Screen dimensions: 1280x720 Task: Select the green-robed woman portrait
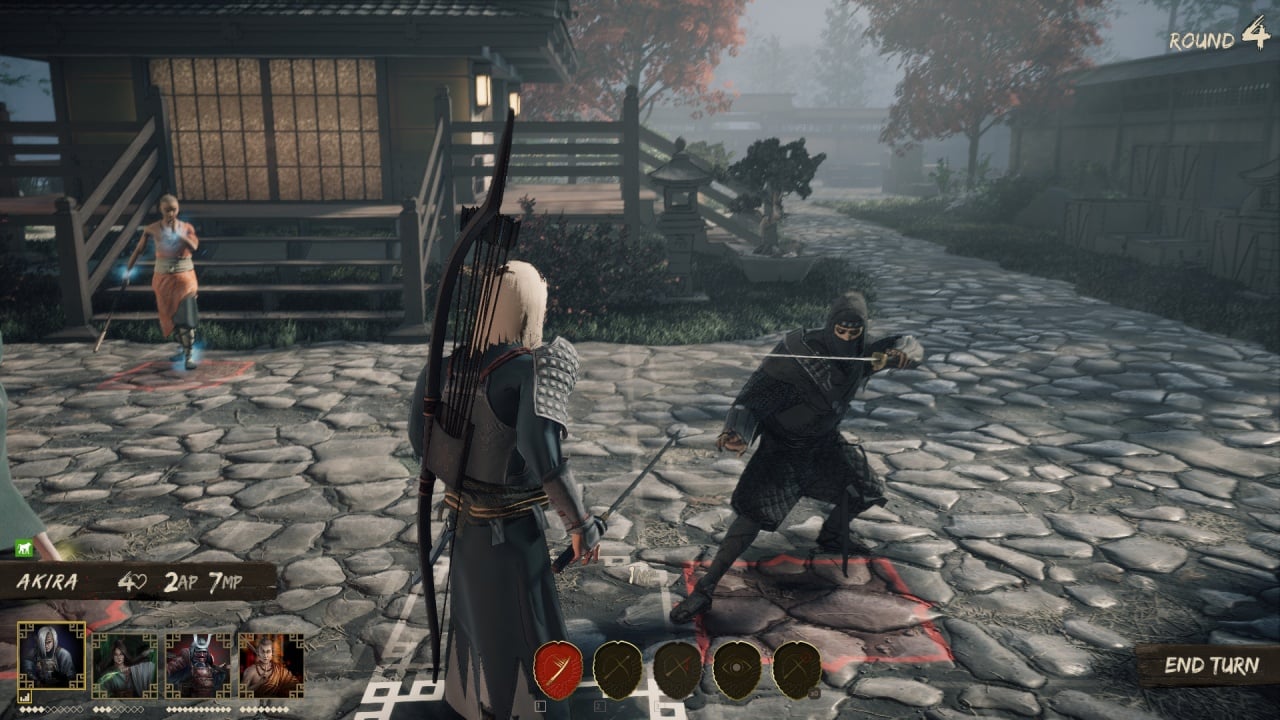pyautogui.click(x=125, y=664)
